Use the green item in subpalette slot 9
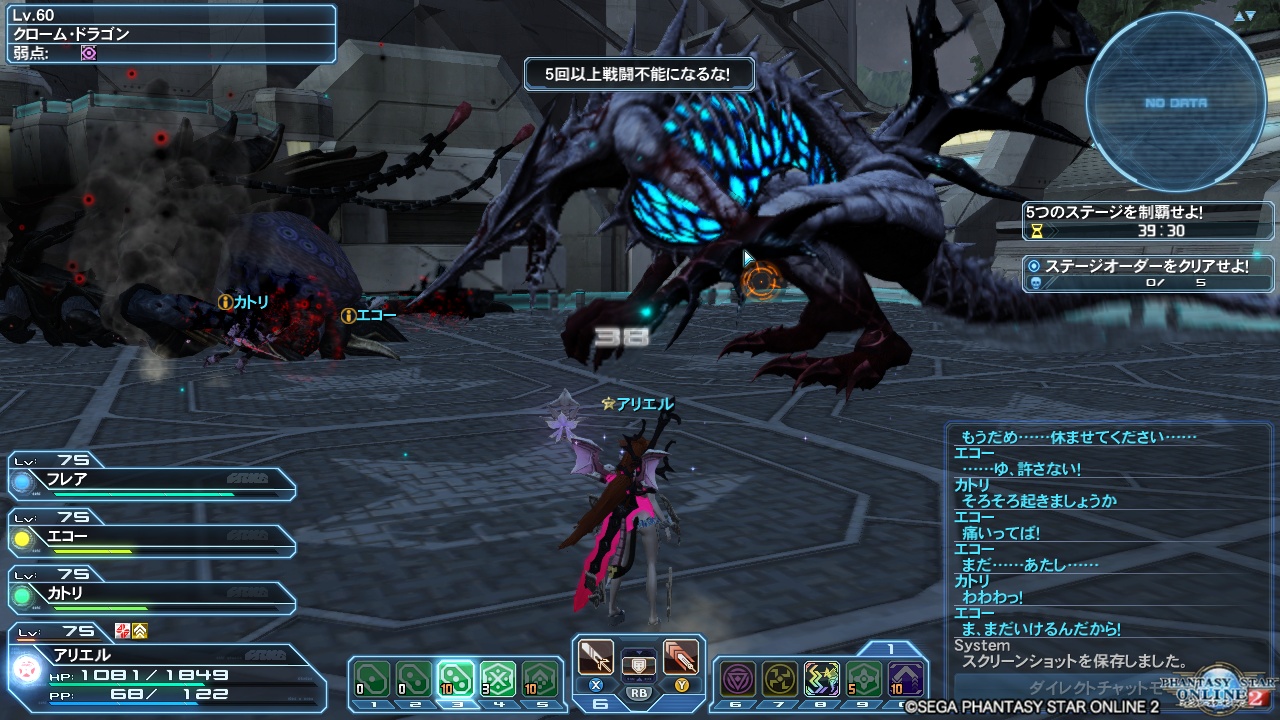 pos(864,679)
